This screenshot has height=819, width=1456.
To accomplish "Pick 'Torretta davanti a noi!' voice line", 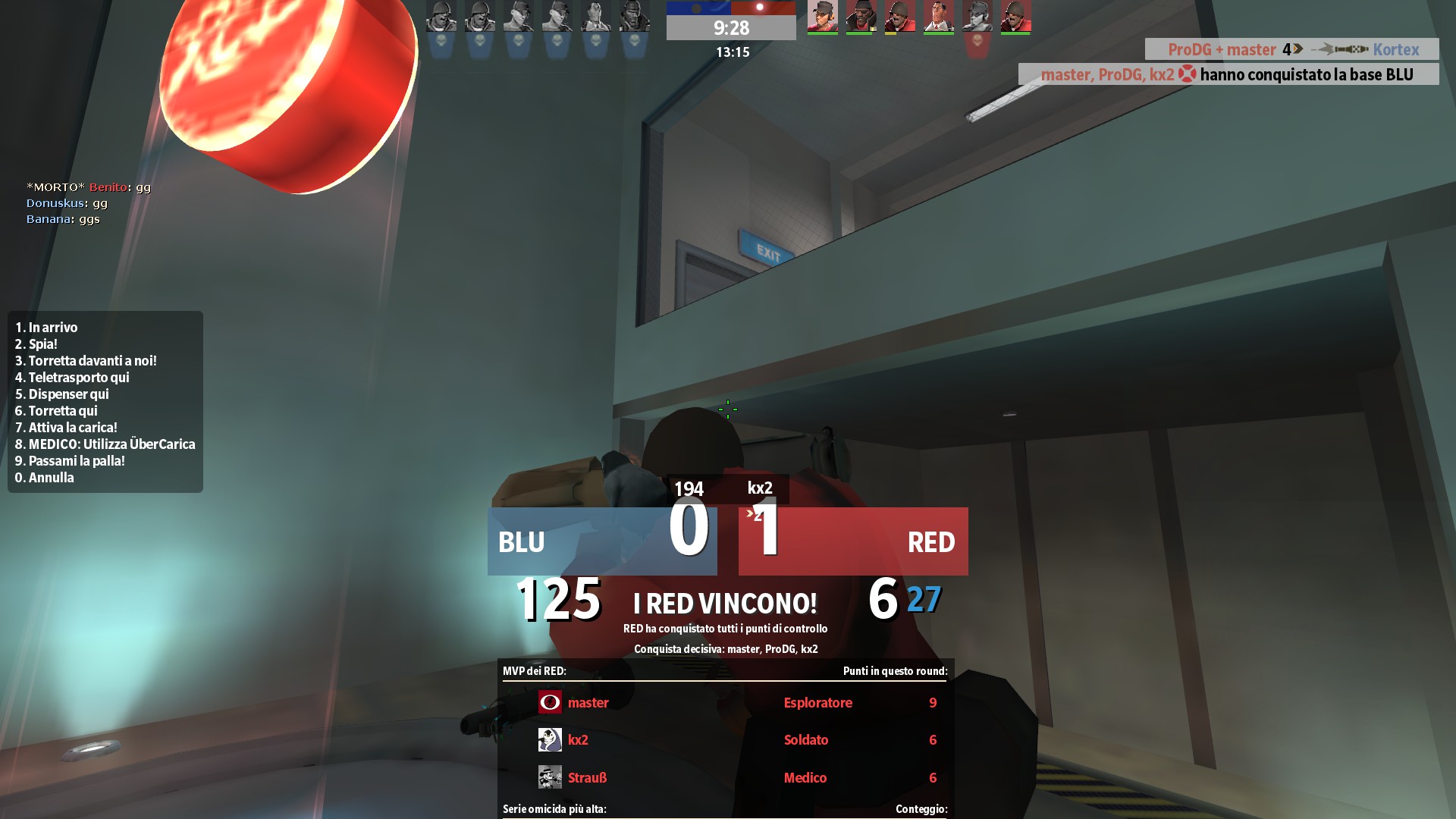I will [86, 361].
